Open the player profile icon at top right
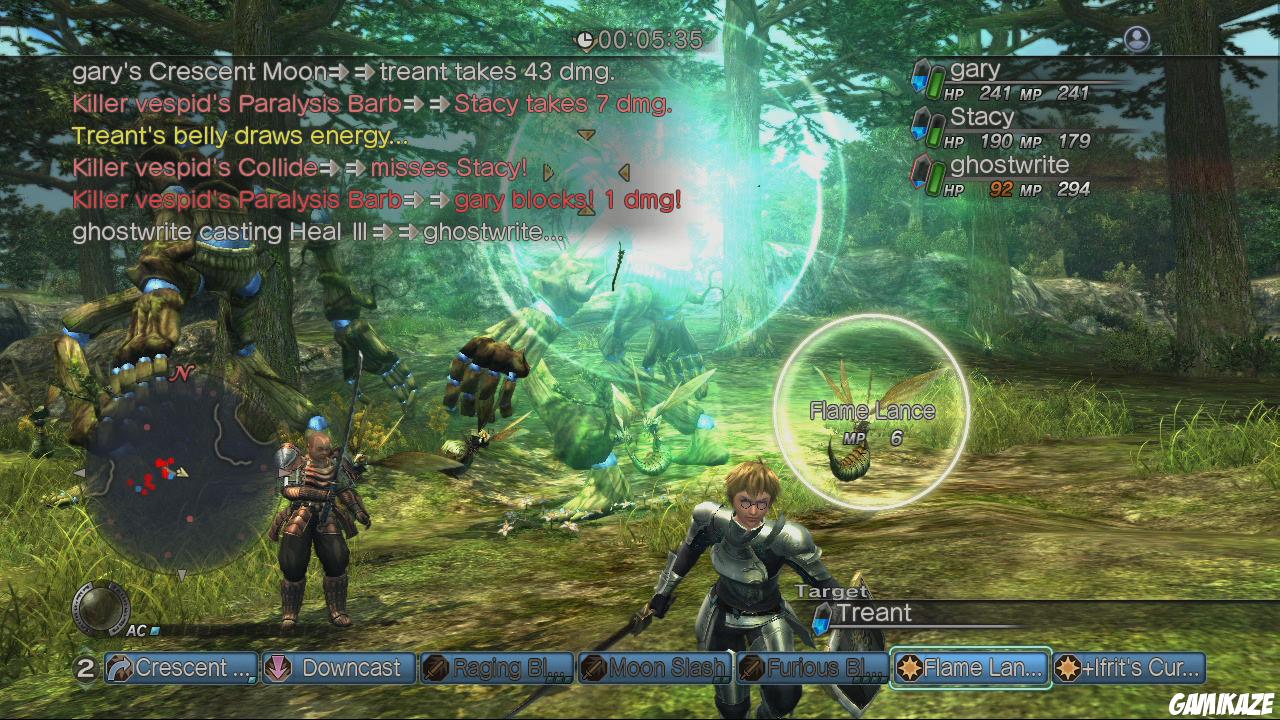The height and width of the screenshot is (720, 1280). (1137, 39)
